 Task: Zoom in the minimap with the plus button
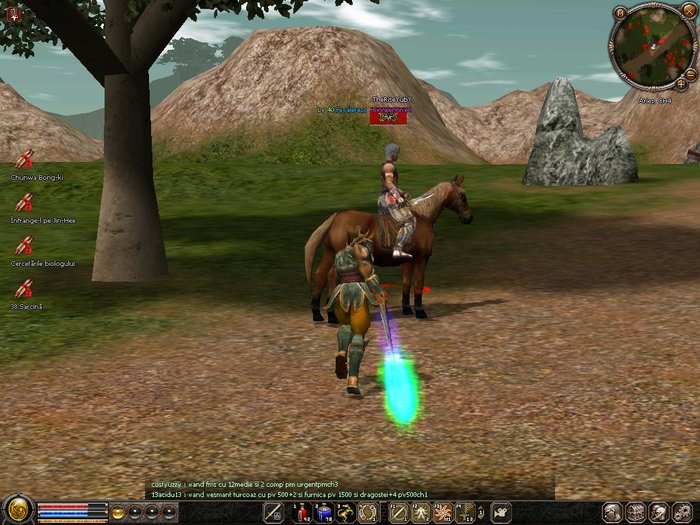[x=681, y=84]
